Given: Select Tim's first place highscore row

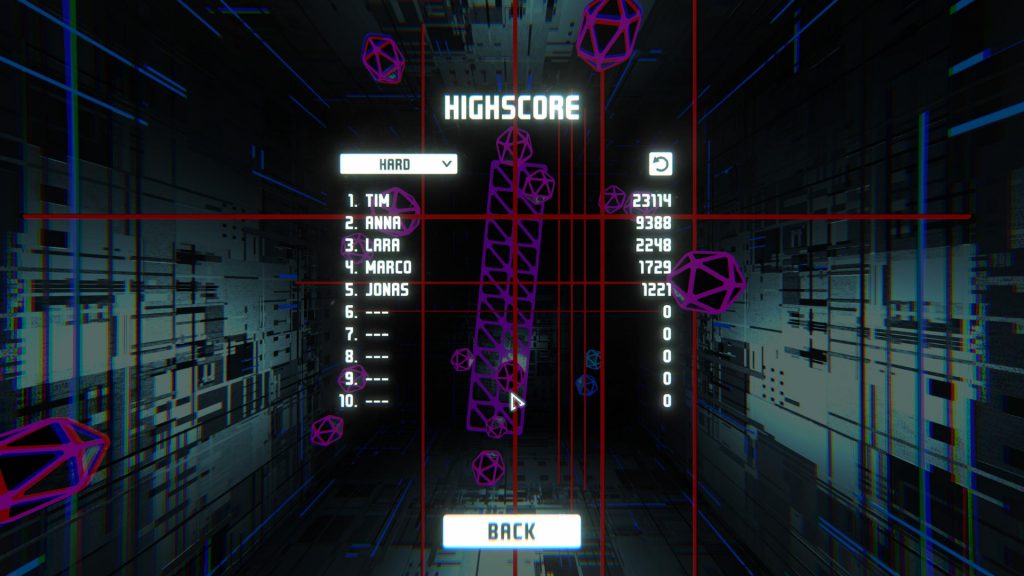Looking at the screenshot, I should [x=508, y=201].
